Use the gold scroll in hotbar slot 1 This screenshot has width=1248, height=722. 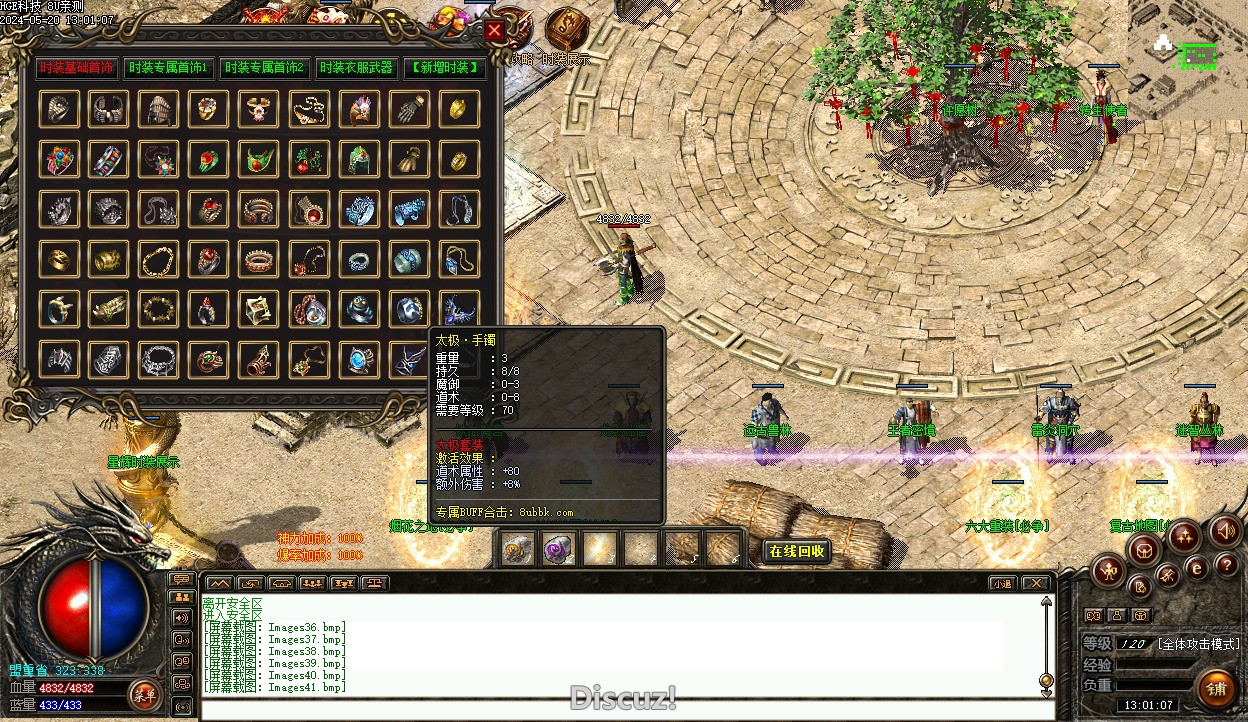(518, 548)
